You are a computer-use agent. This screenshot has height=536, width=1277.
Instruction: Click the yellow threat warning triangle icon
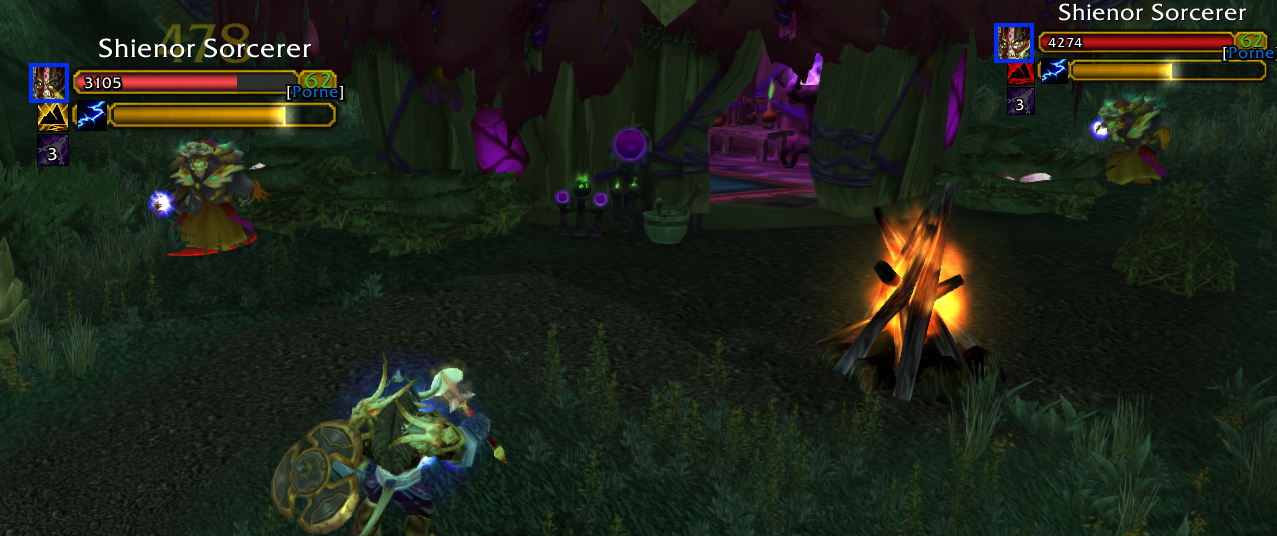(x=52, y=117)
